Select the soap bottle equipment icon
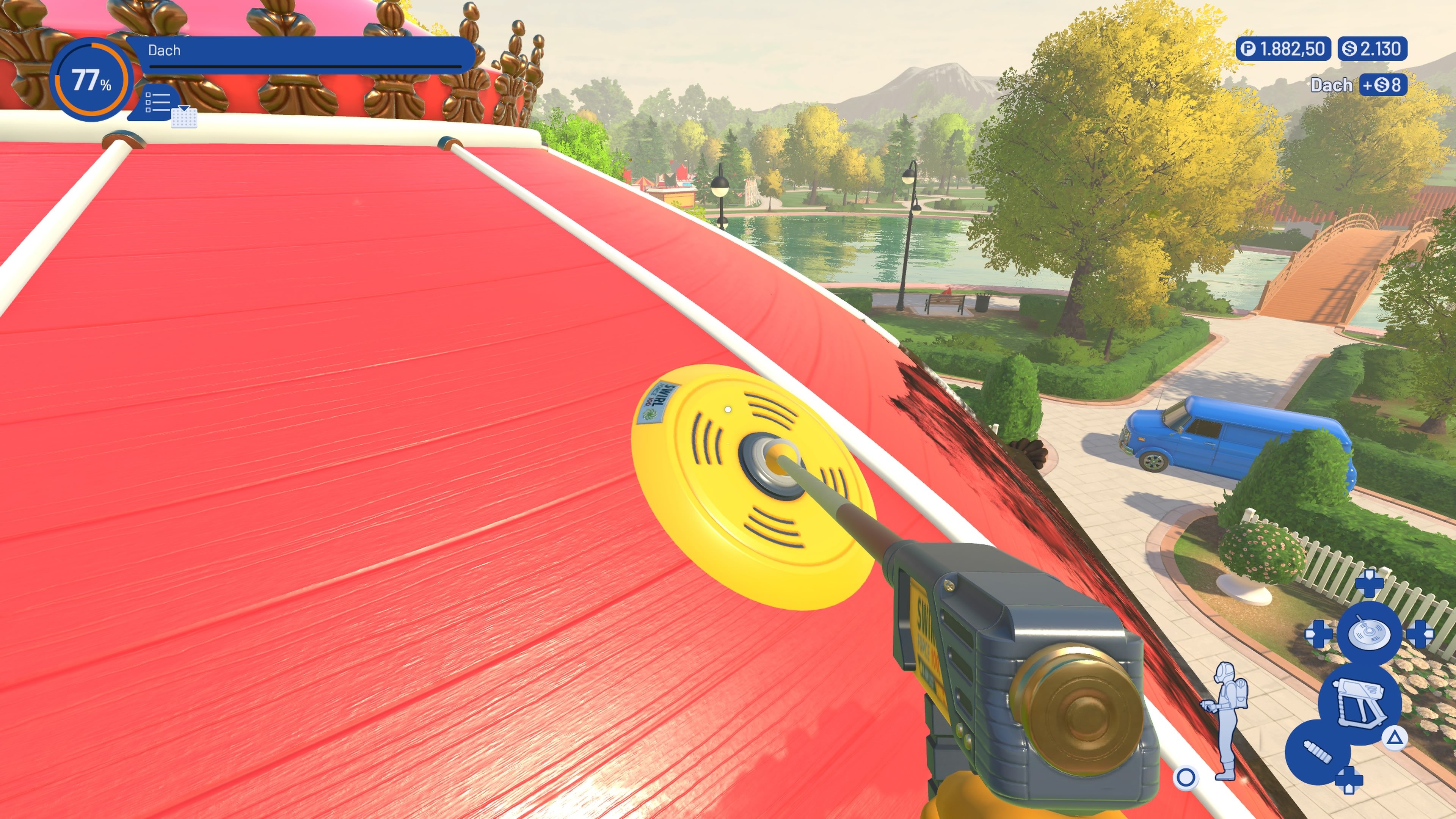The width and height of the screenshot is (1456, 819). coord(1318,752)
